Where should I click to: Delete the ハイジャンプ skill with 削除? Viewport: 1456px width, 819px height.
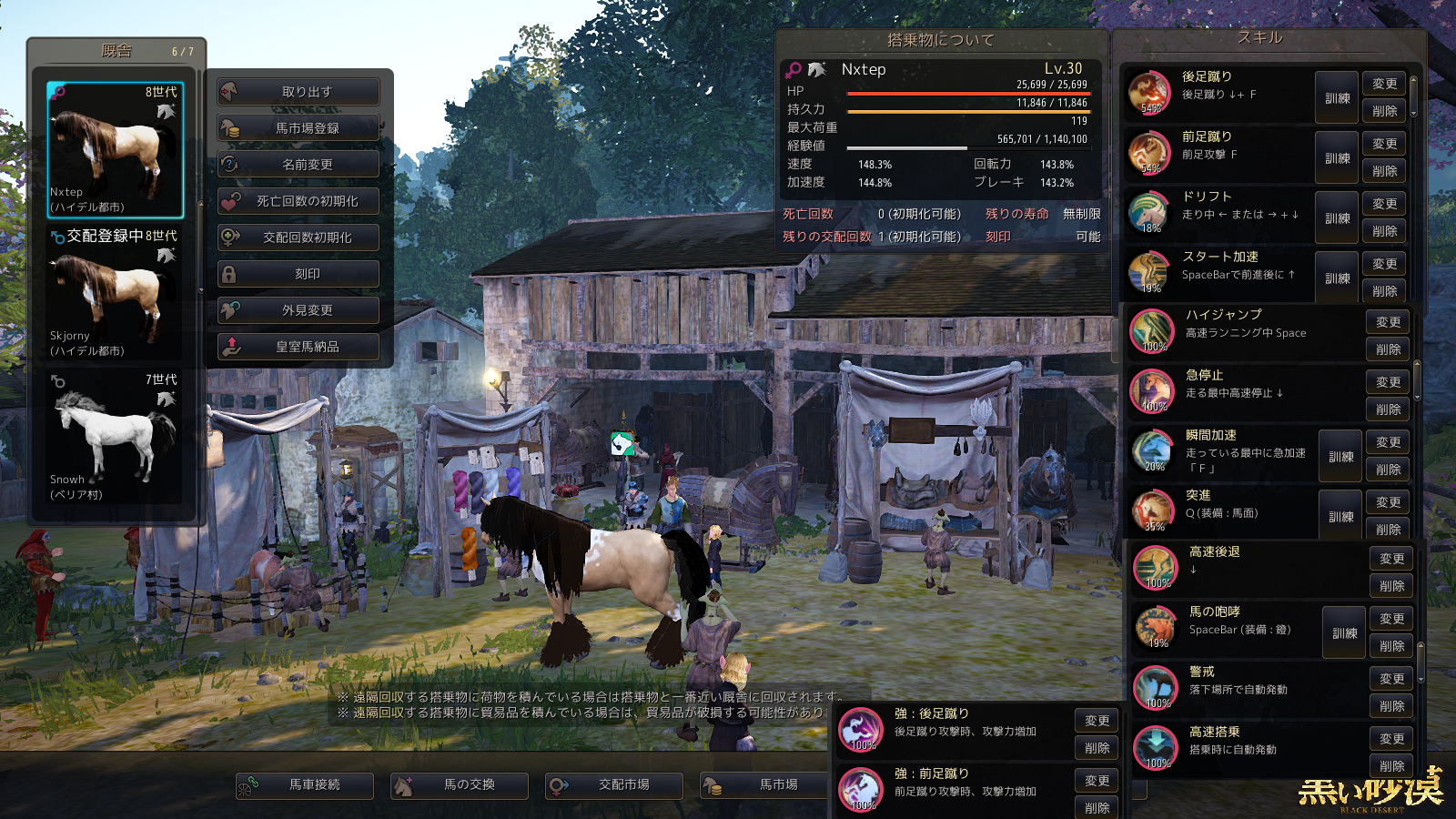(x=1388, y=349)
